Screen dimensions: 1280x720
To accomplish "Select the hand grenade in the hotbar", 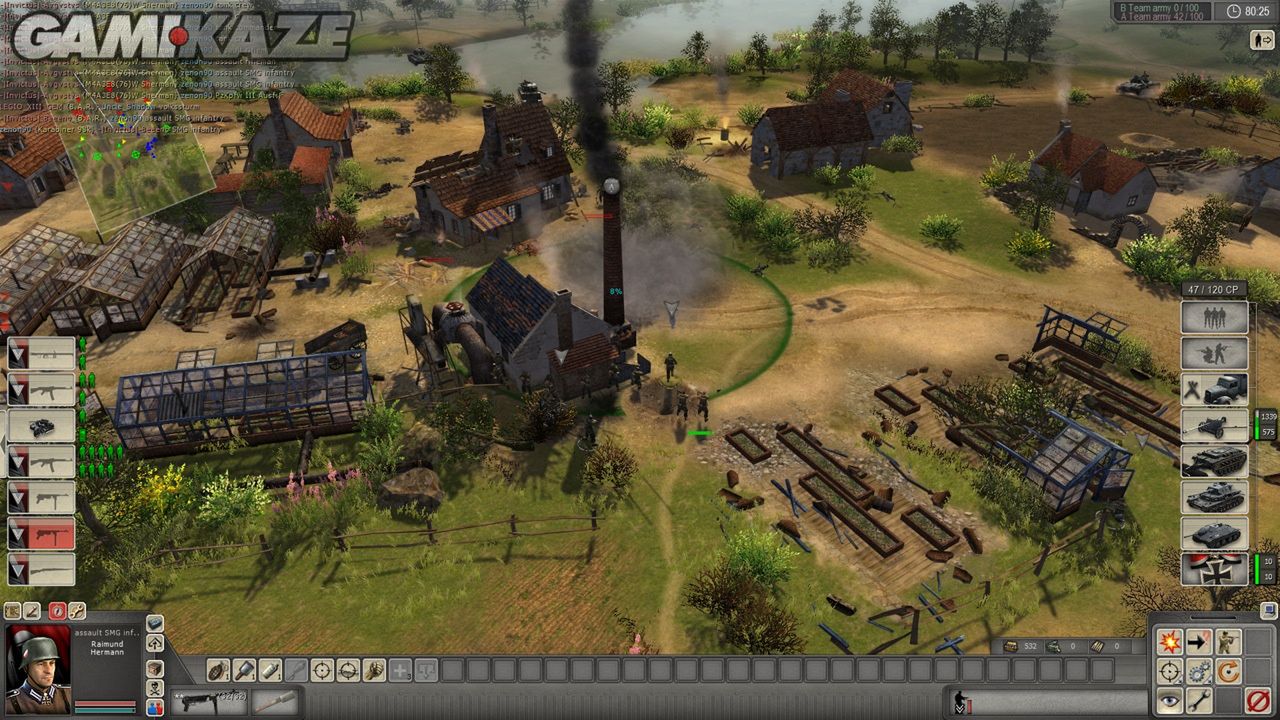I will pos(218,670).
